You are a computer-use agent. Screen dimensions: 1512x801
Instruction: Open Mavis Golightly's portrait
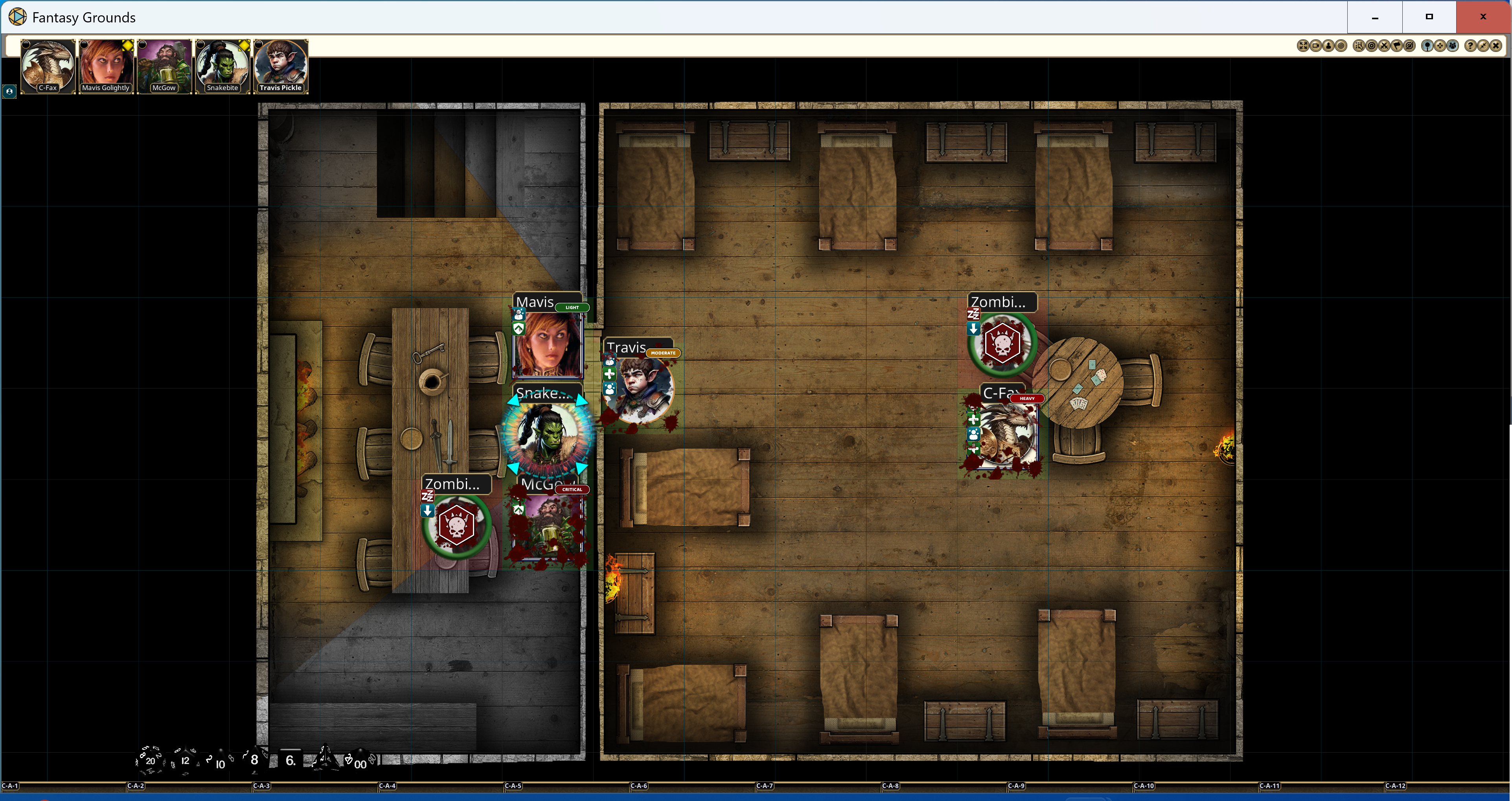click(106, 64)
